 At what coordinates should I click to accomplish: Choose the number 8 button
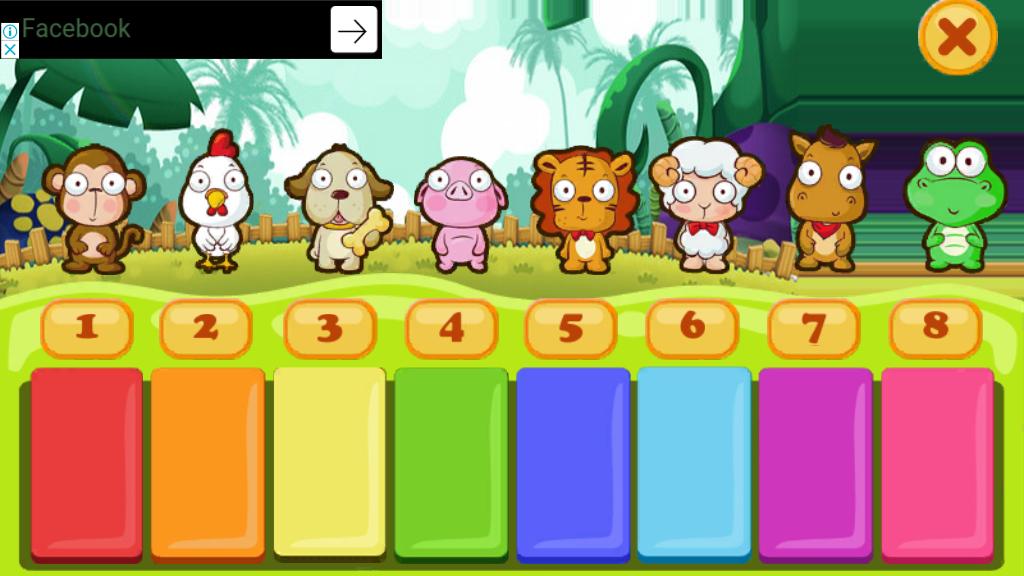coord(936,327)
